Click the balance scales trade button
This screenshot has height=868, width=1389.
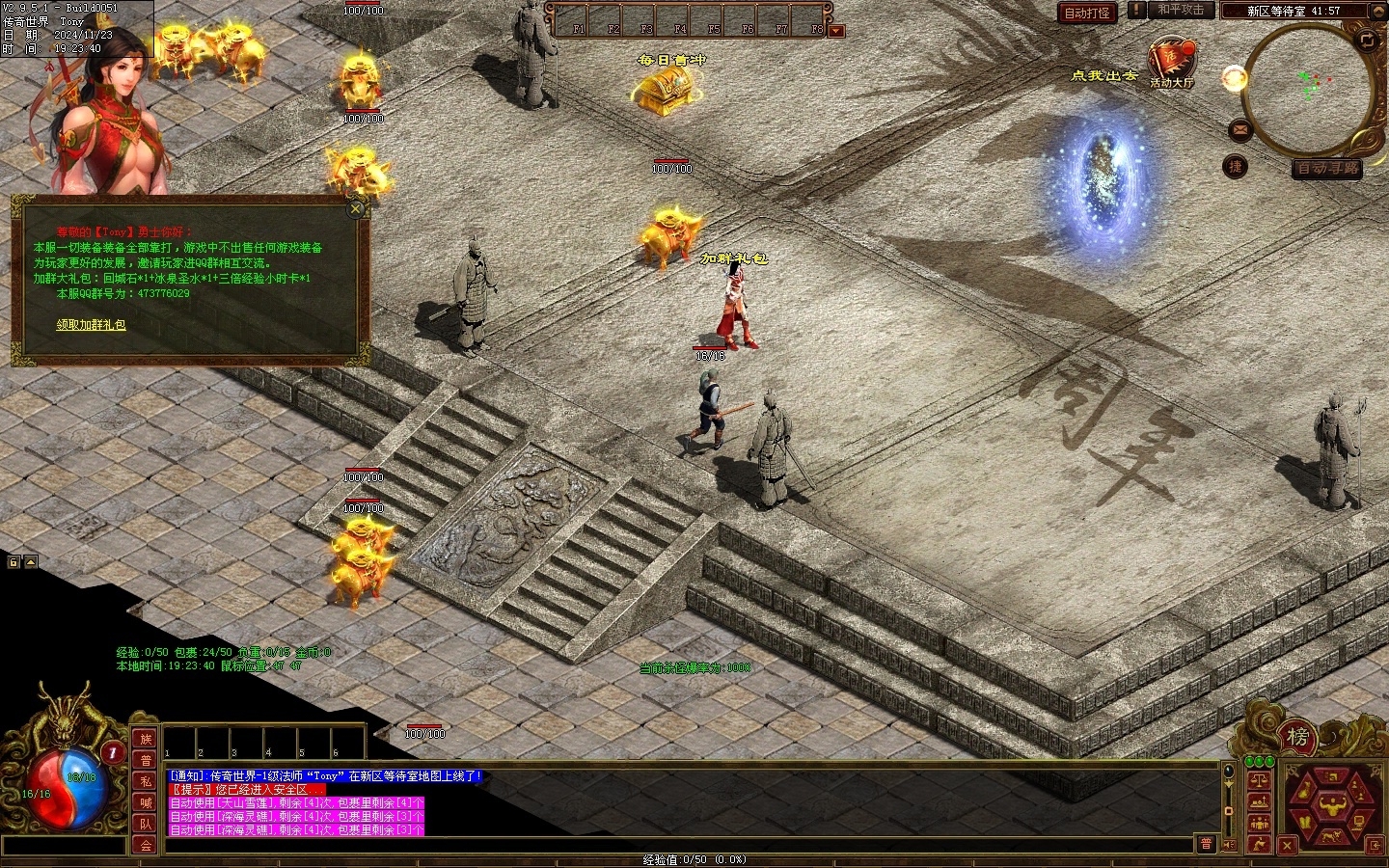coord(1260,780)
